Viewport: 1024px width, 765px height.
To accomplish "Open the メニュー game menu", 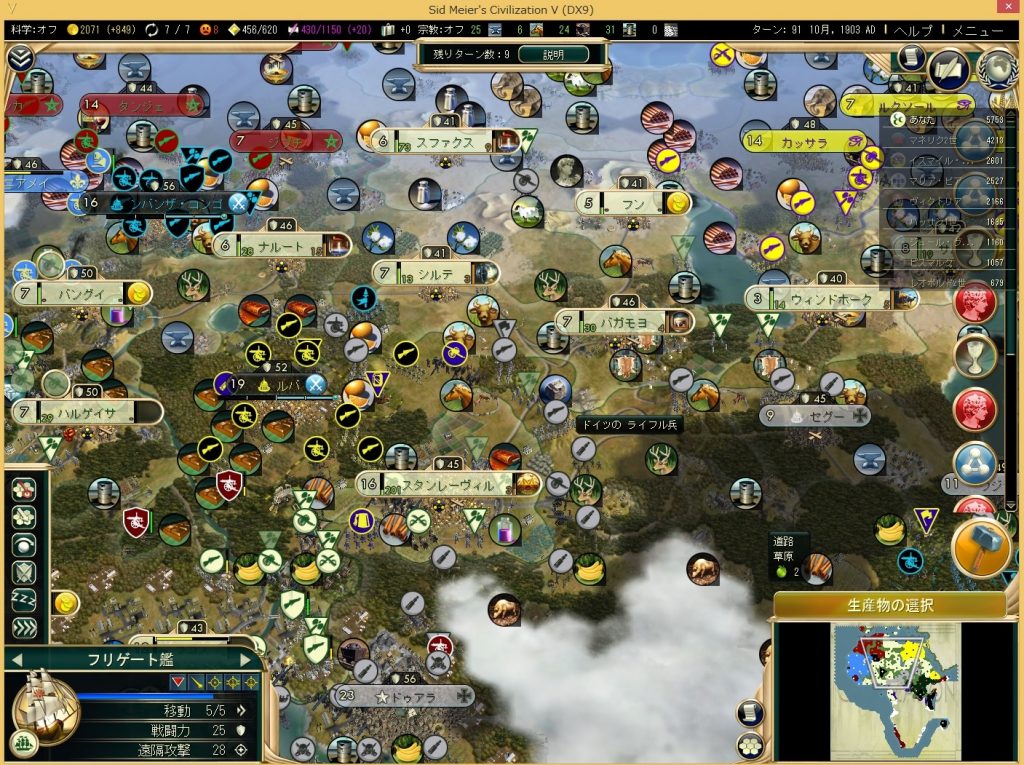I will (x=977, y=30).
